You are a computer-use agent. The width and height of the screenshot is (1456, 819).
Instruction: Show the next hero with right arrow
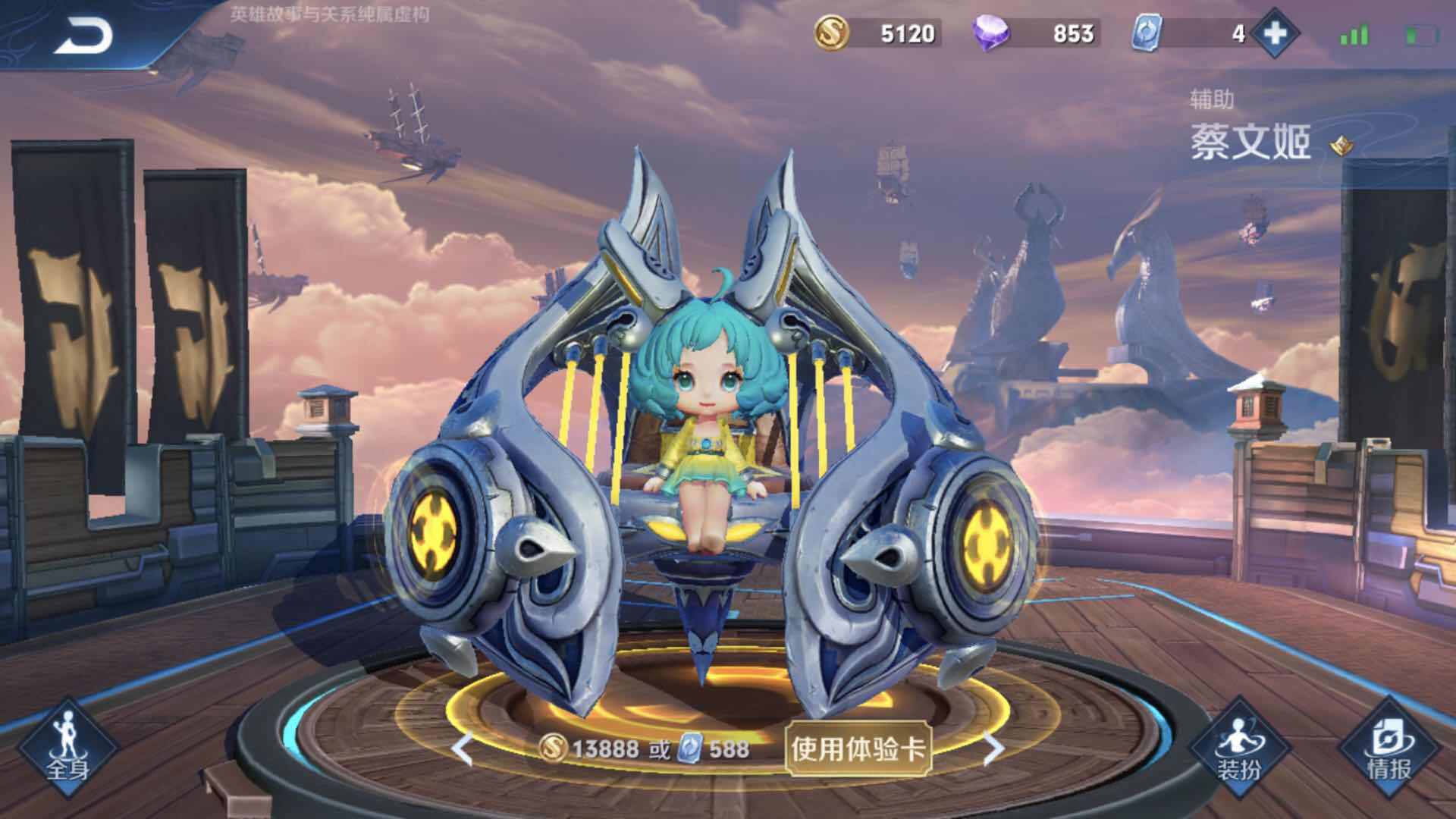click(x=993, y=749)
